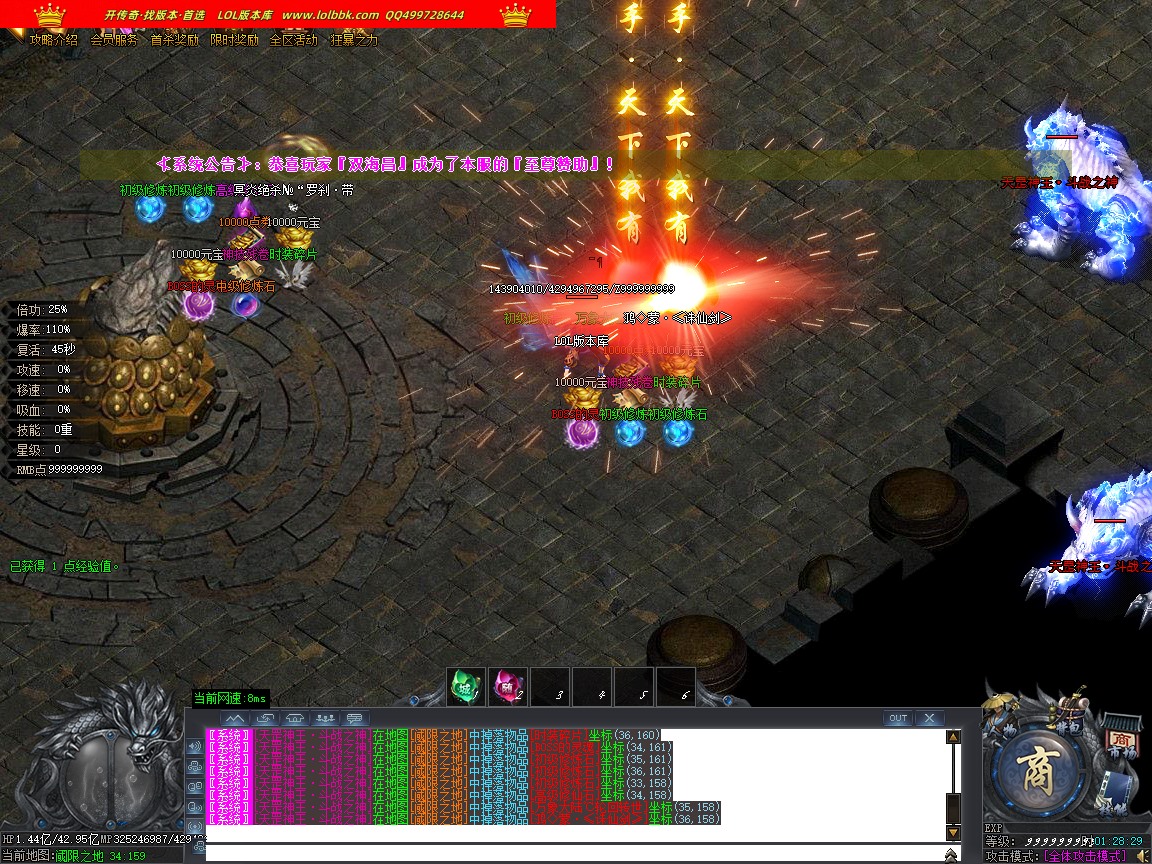This screenshot has width=1152, height=864.
Task: Open the 攻略介绍 guide menu
Action: pos(54,41)
